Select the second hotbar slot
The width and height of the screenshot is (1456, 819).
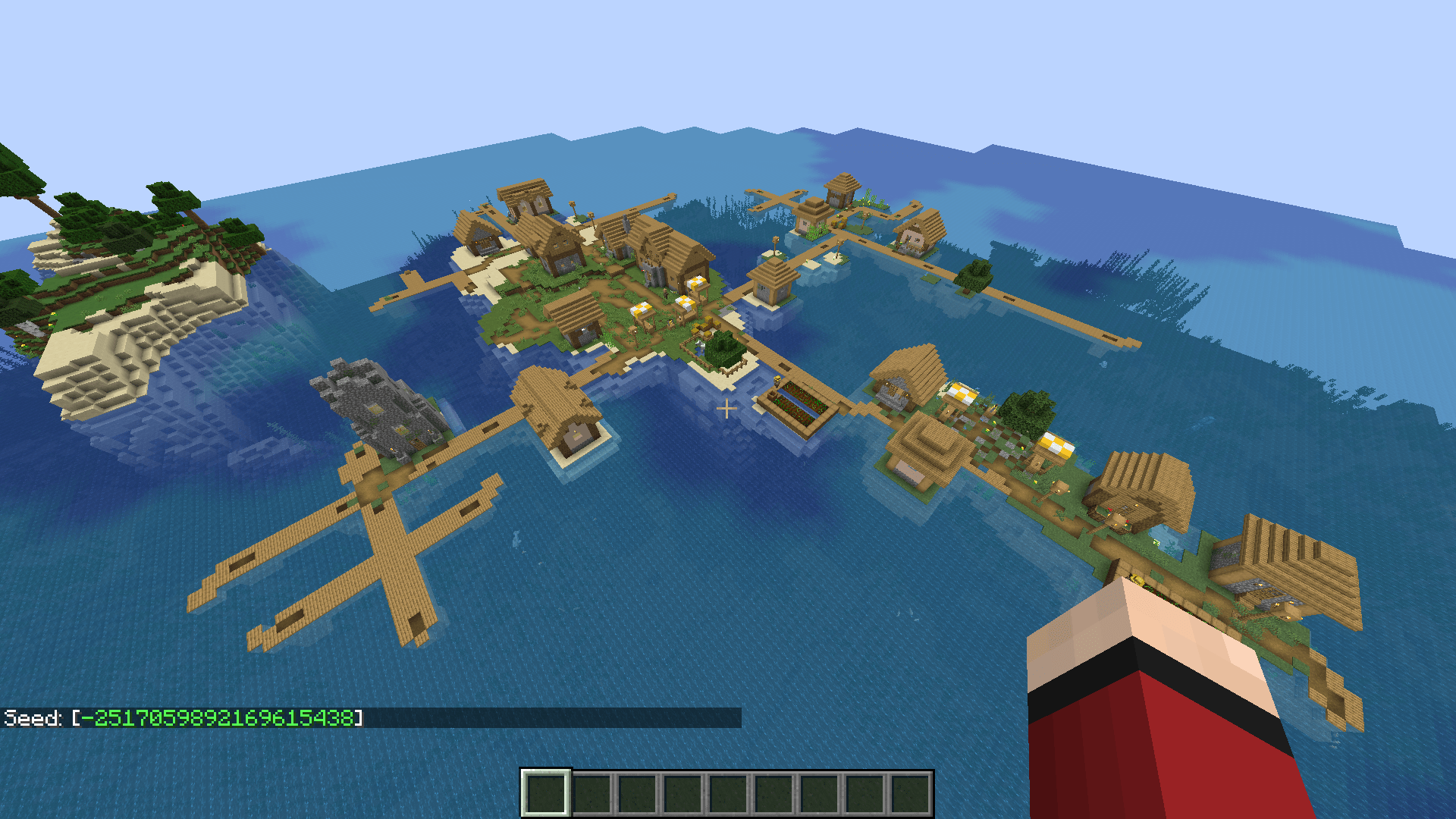(593, 792)
